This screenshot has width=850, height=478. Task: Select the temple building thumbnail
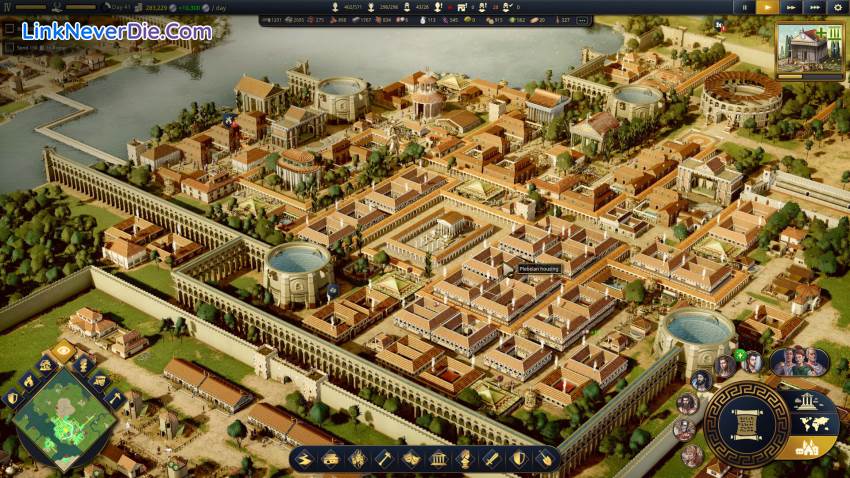pos(809,47)
